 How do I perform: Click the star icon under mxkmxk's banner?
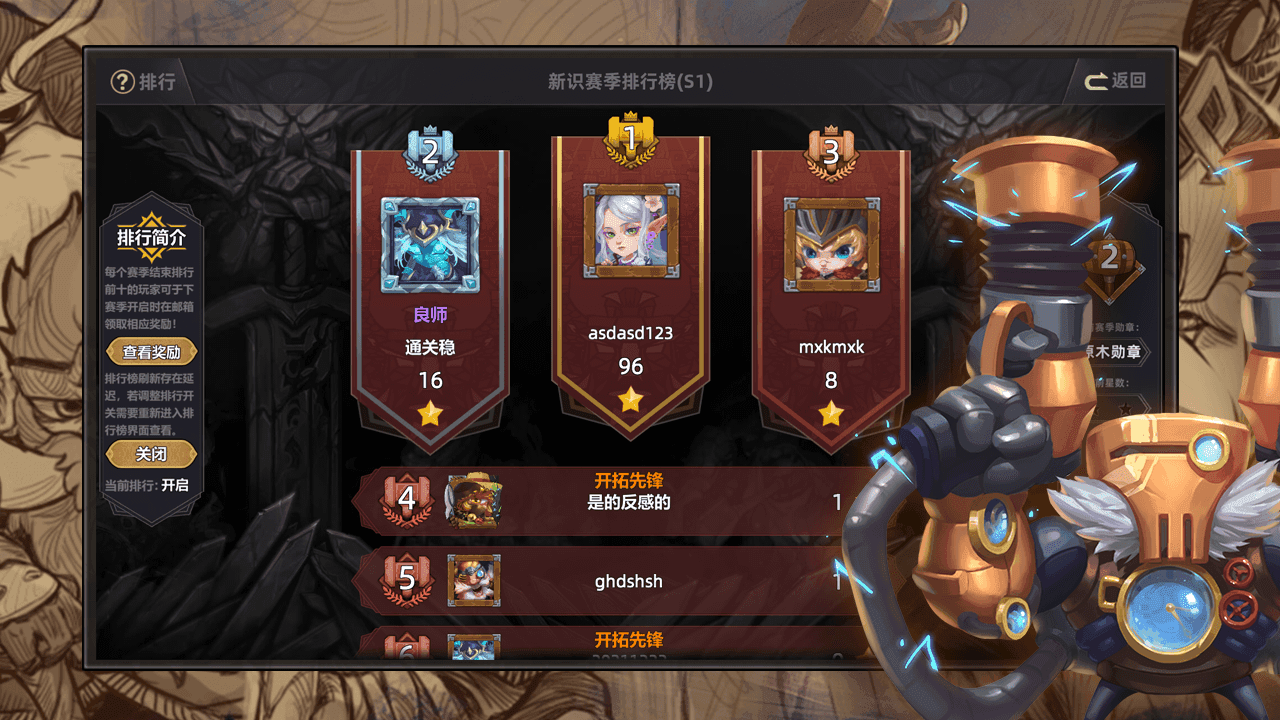pos(831,413)
